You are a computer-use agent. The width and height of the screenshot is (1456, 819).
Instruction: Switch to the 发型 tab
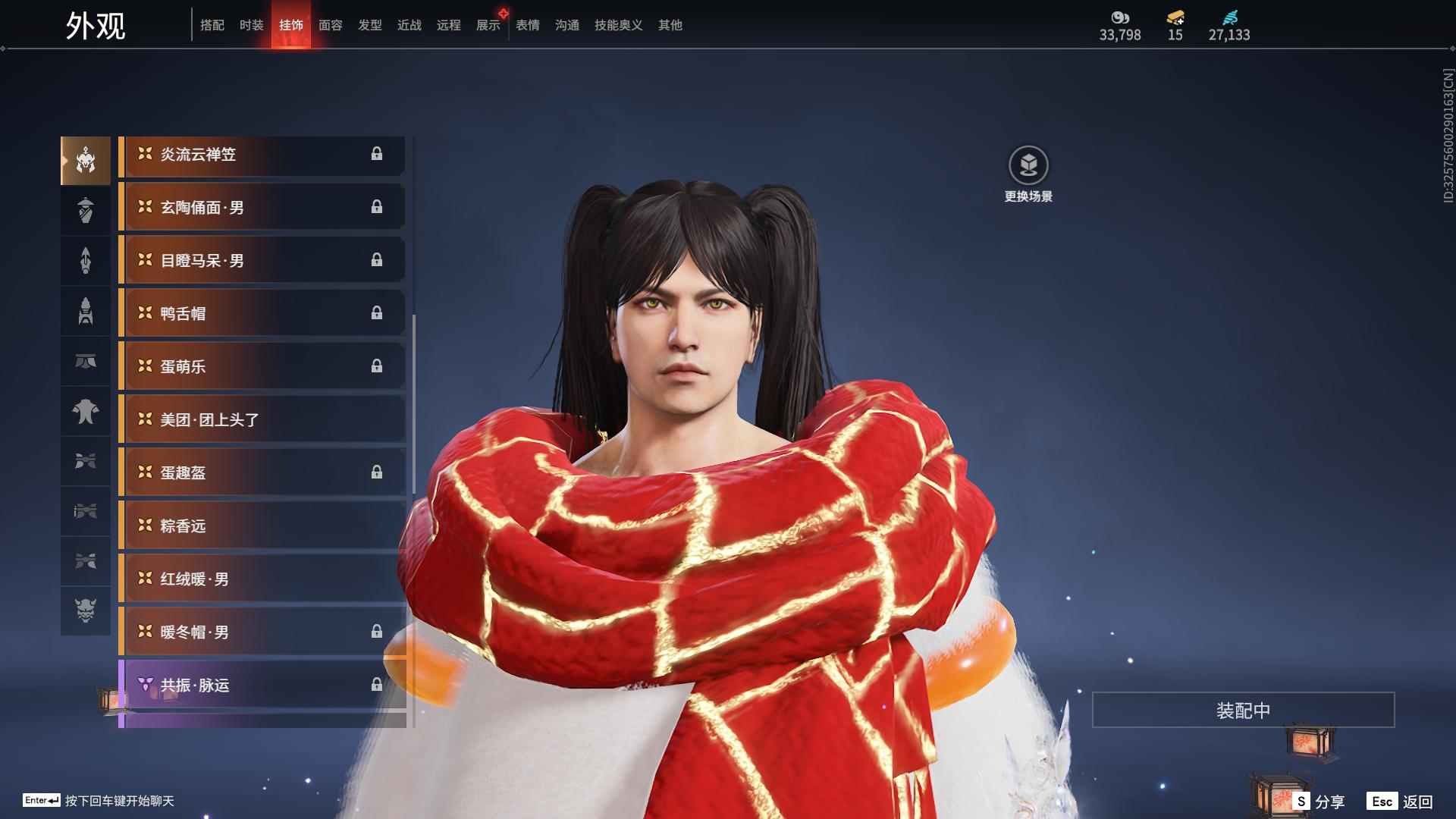click(x=369, y=25)
